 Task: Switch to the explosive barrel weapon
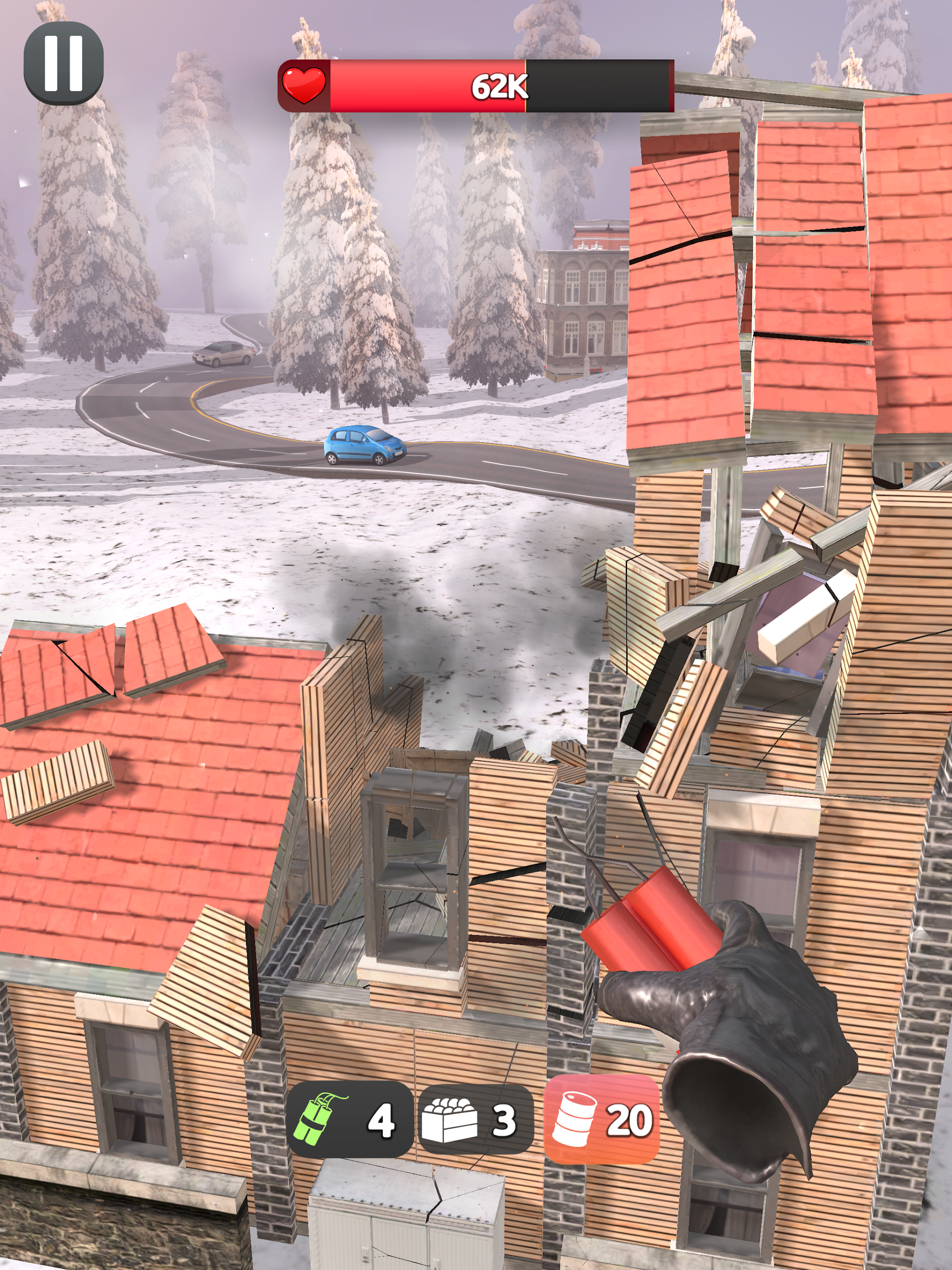pyautogui.click(x=601, y=1120)
